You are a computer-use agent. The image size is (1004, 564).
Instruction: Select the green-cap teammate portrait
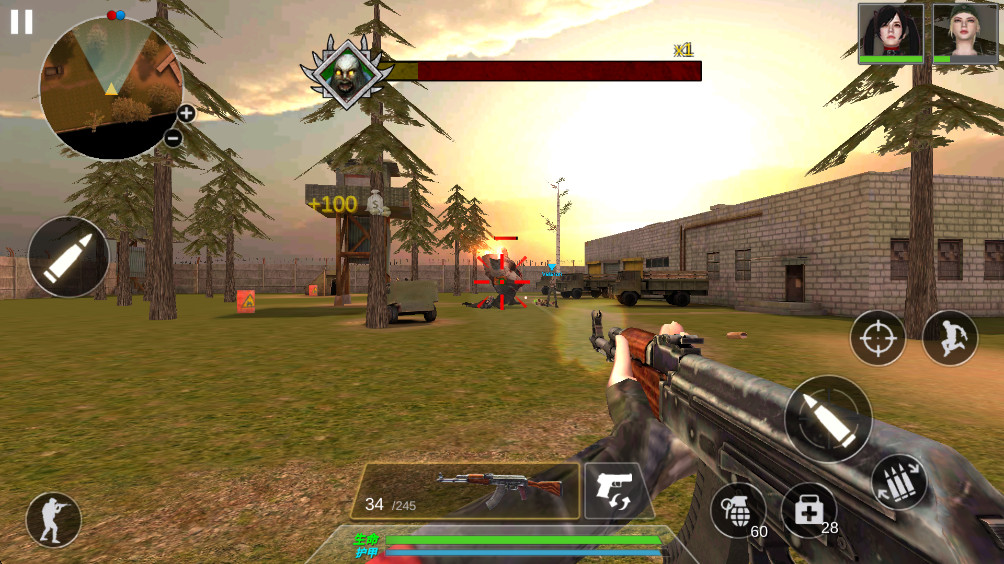(x=965, y=34)
